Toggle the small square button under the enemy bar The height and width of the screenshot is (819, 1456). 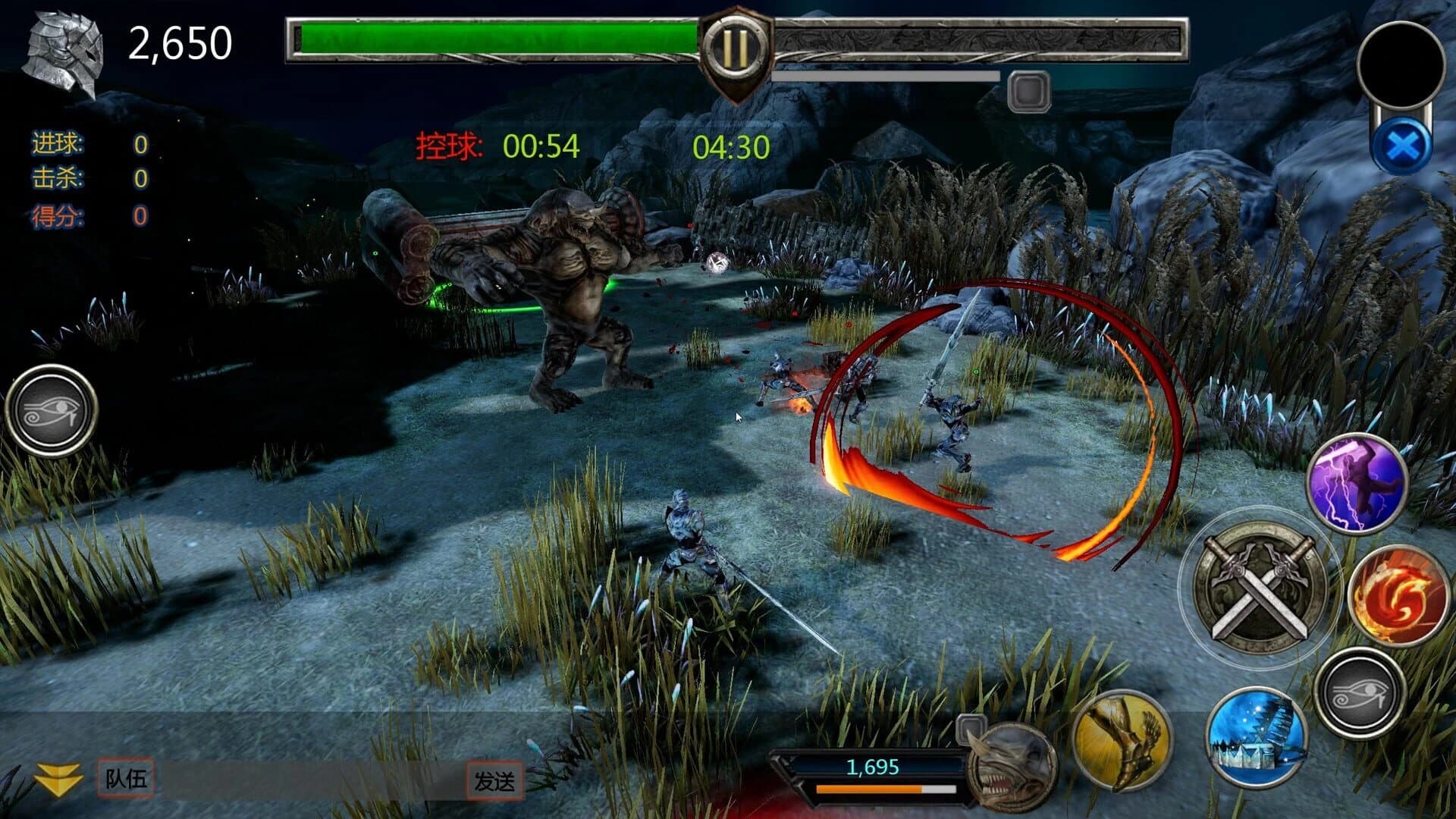[x=1028, y=91]
